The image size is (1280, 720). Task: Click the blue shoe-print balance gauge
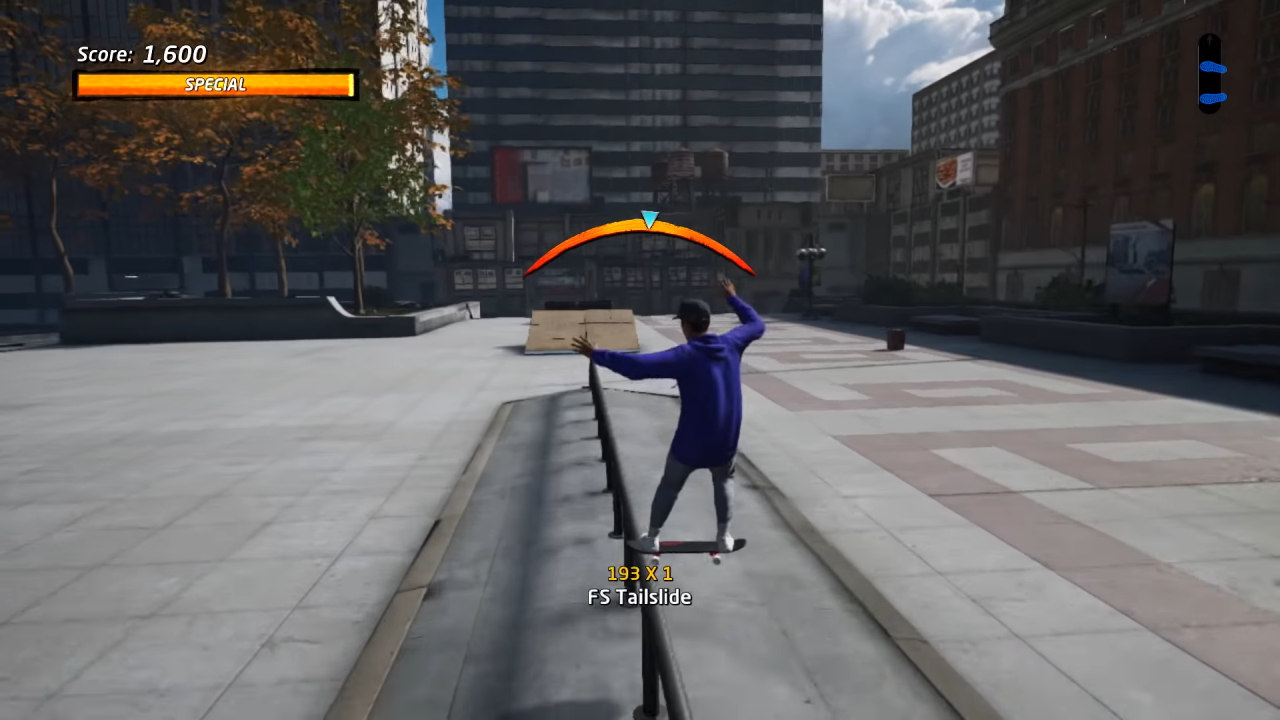(x=1211, y=70)
